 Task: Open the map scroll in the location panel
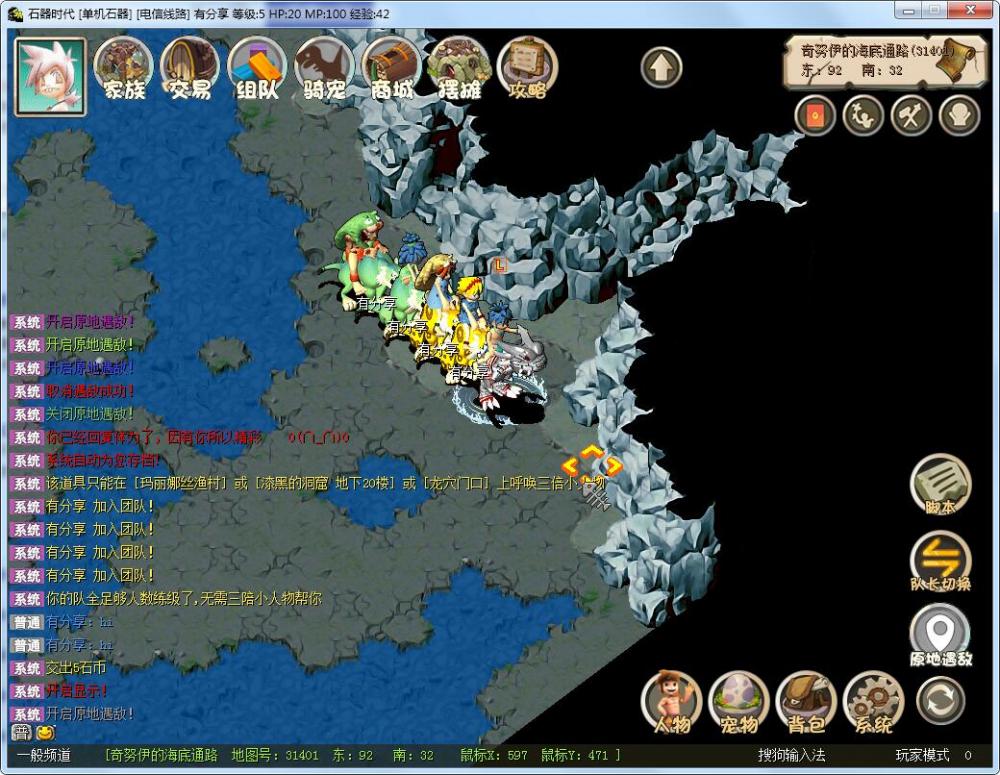[x=945, y=62]
